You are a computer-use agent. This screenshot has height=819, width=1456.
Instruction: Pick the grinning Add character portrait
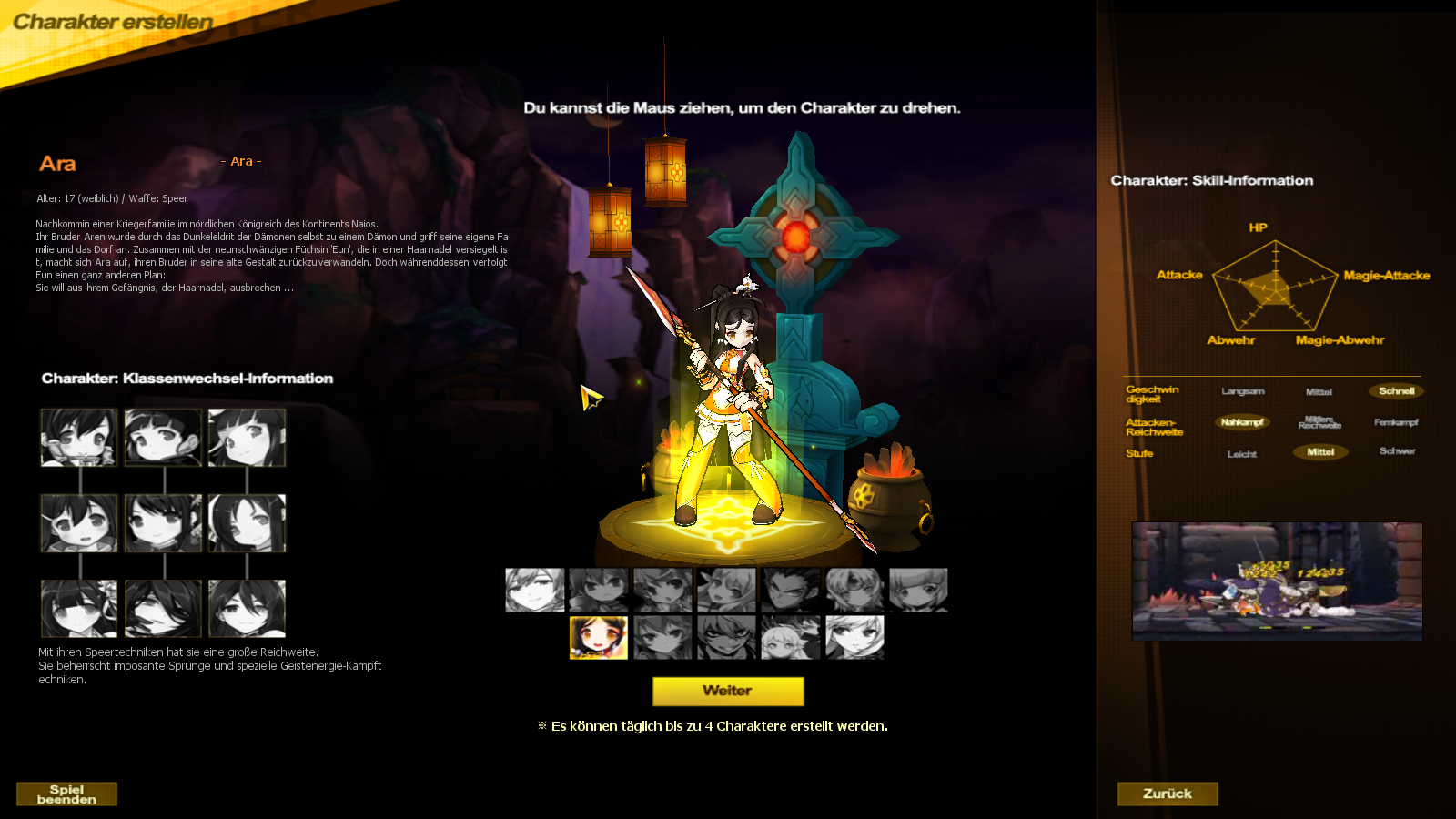[726, 637]
